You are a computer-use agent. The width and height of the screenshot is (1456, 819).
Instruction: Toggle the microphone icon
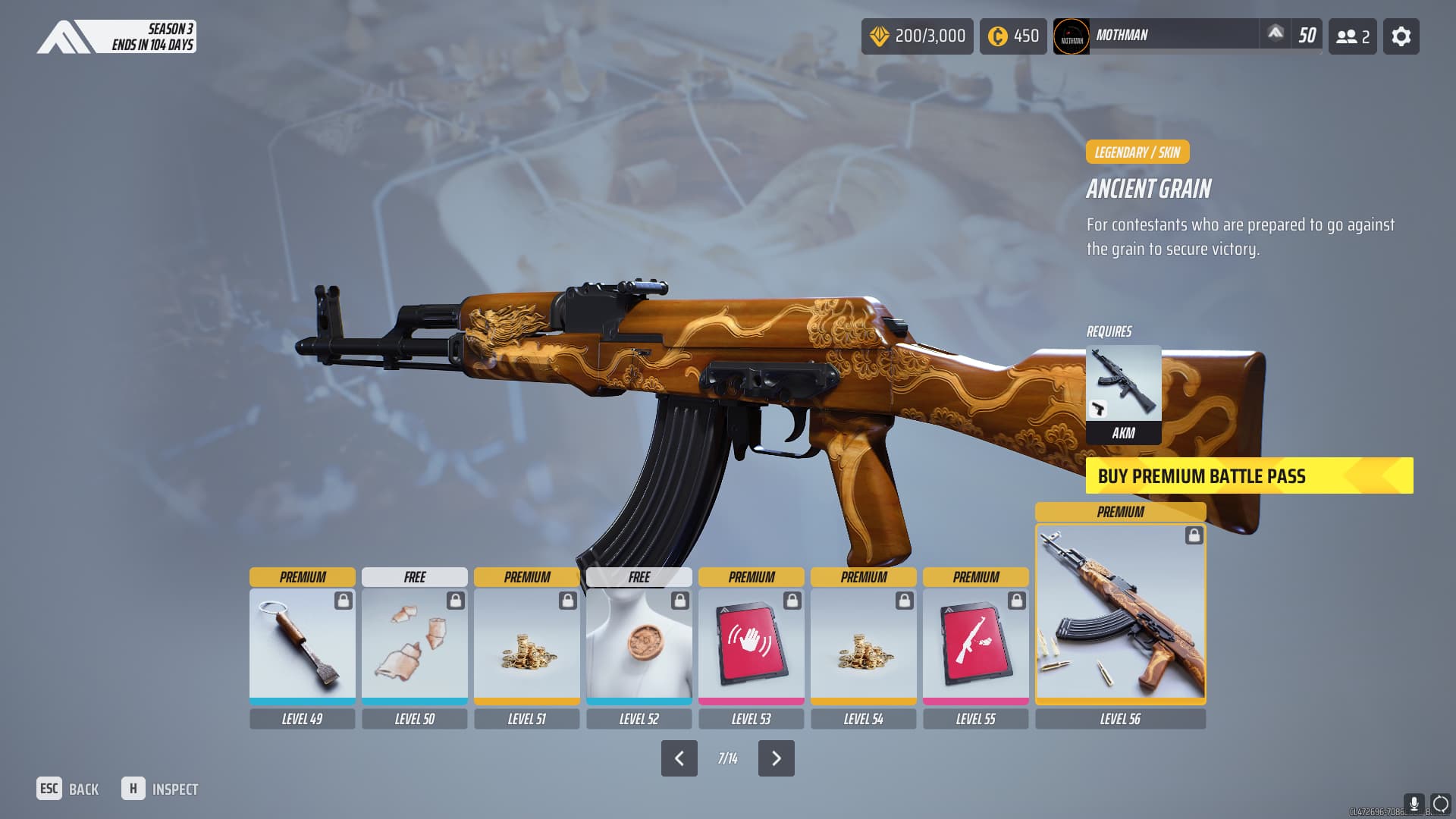(1414, 803)
